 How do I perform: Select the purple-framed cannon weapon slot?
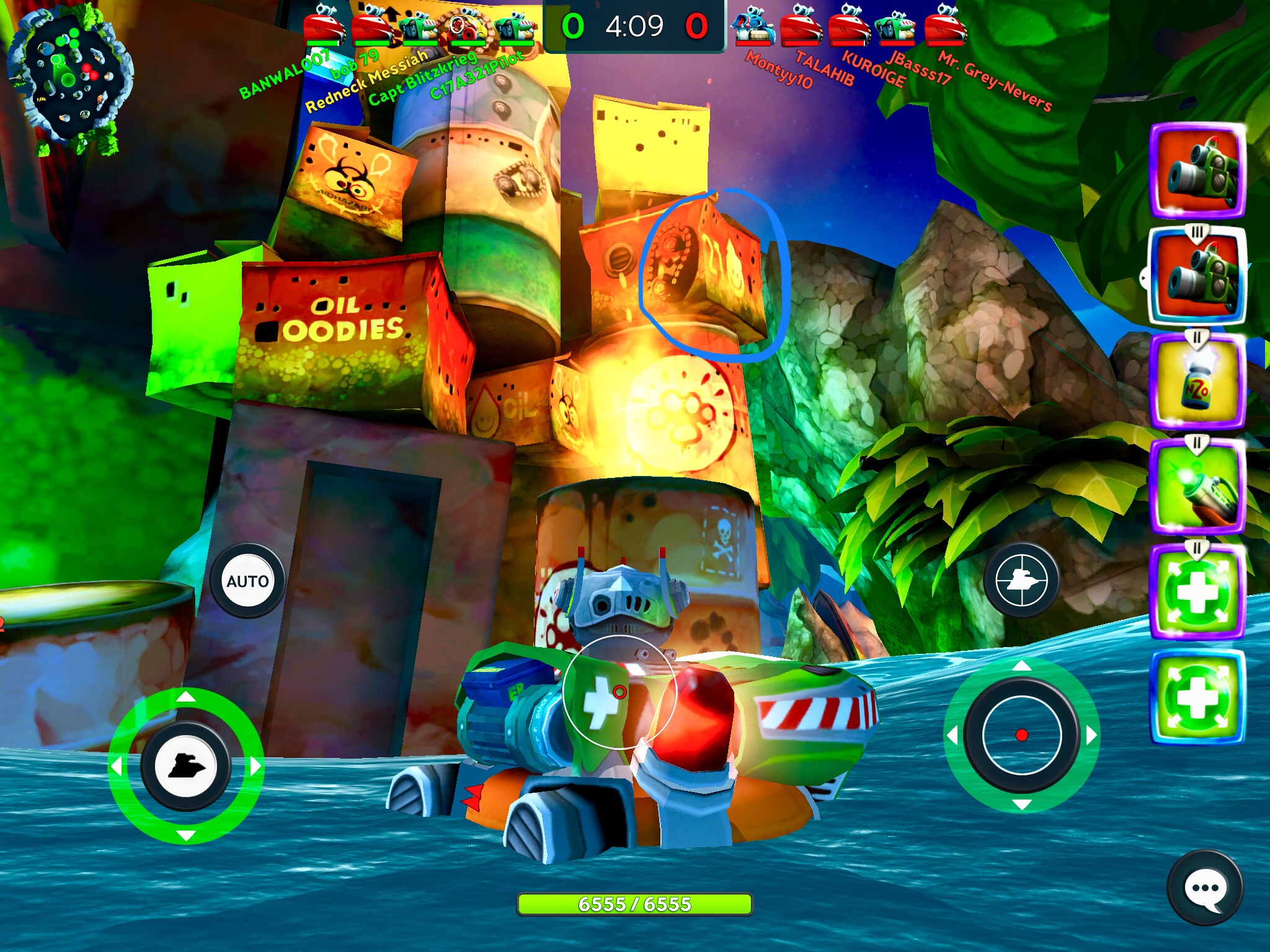[x=1197, y=170]
